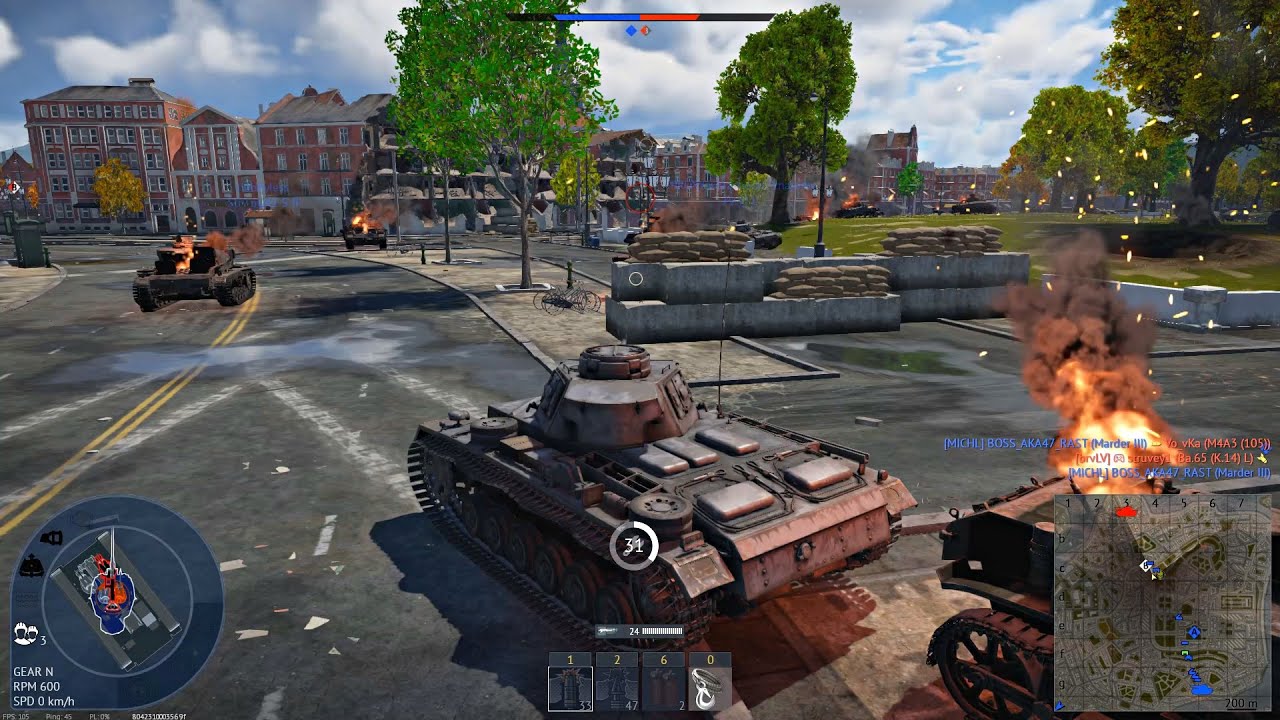This screenshot has width=1280, height=720.
Task: Select the armor-piercing shell in ammo slot 1
Action: (x=571, y=687)
